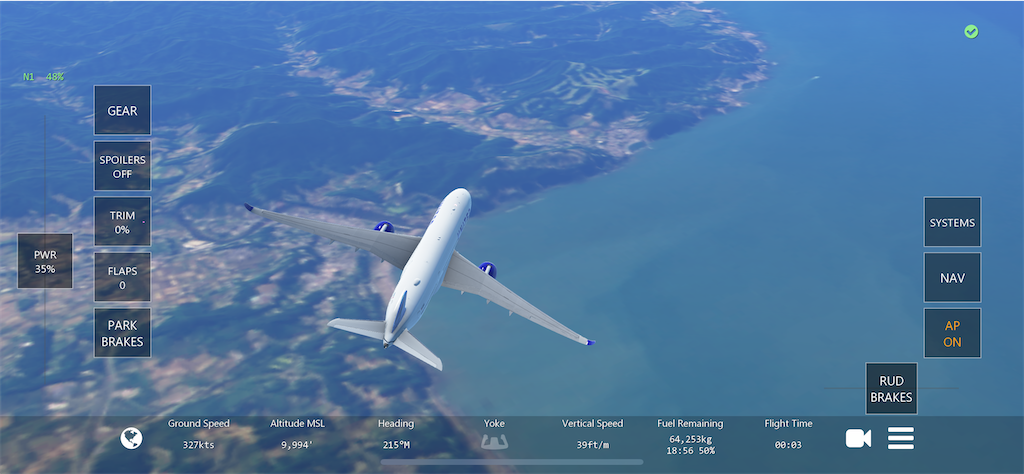Image resolution: width=1024 pixels, height=474 pixels.
Task: Tap the SPOILERS OFF button
Action: (x=122, y=166)
